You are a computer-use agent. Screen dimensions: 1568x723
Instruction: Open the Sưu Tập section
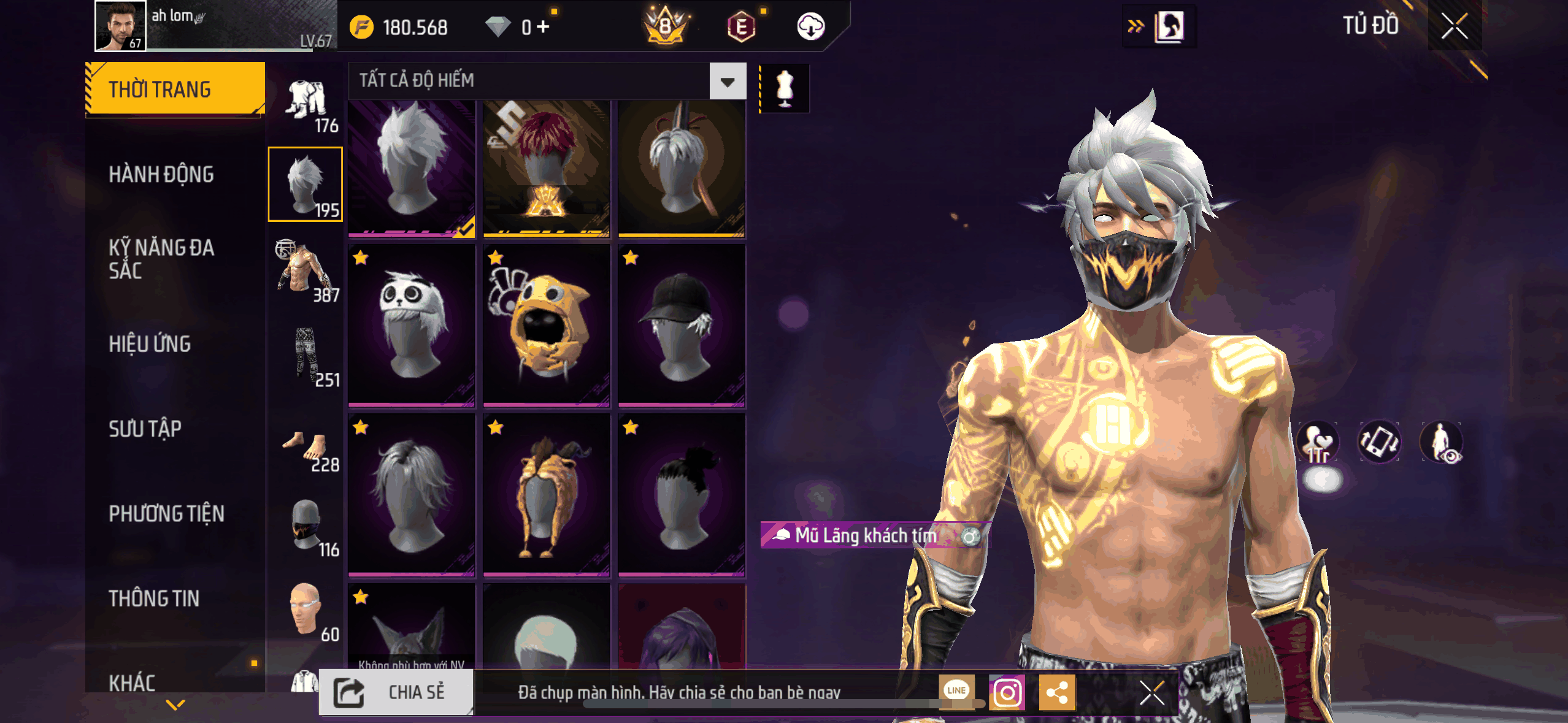[x=145, y=429]
